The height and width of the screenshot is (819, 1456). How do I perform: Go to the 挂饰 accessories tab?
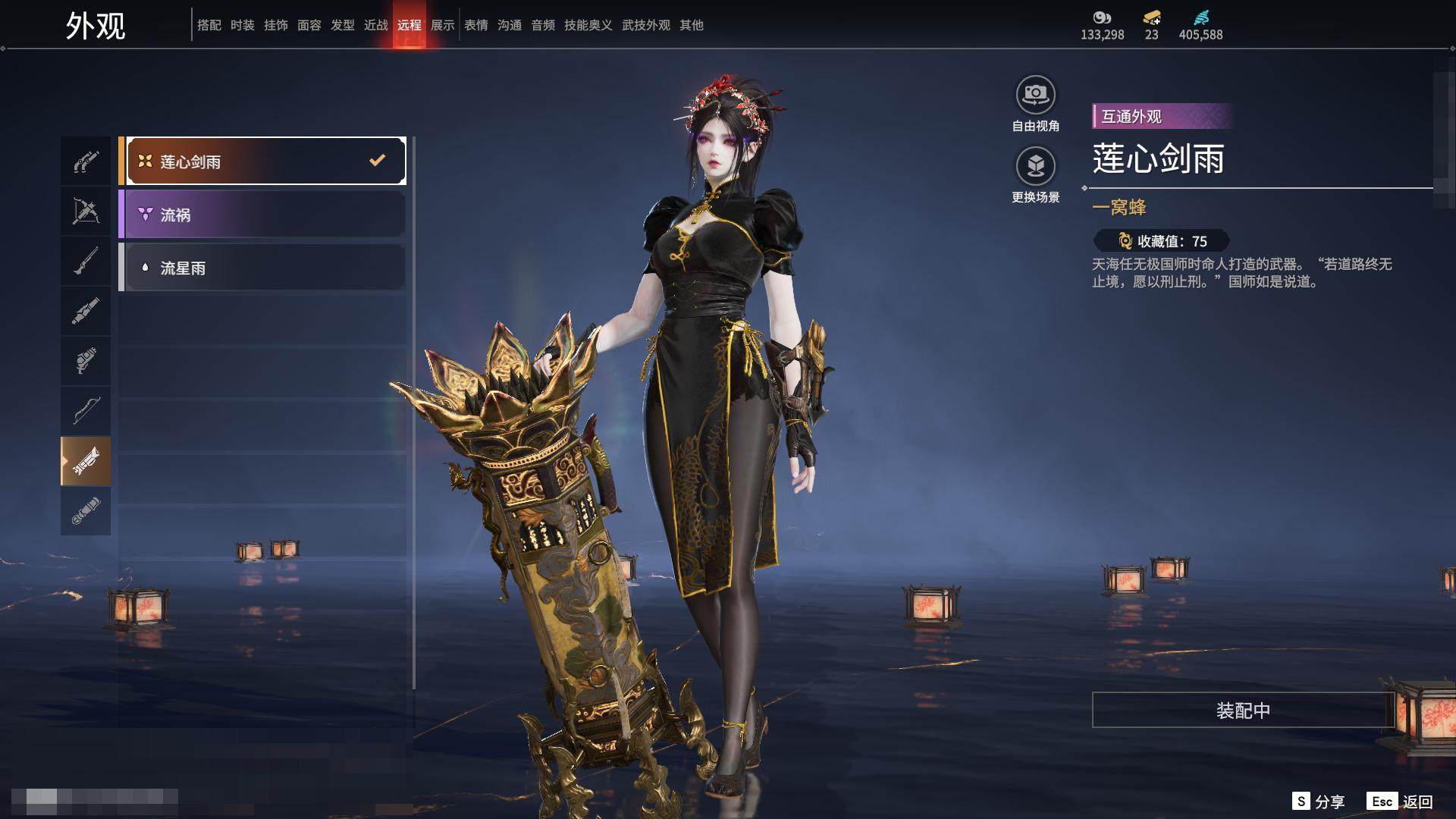[x=276, y=25]
